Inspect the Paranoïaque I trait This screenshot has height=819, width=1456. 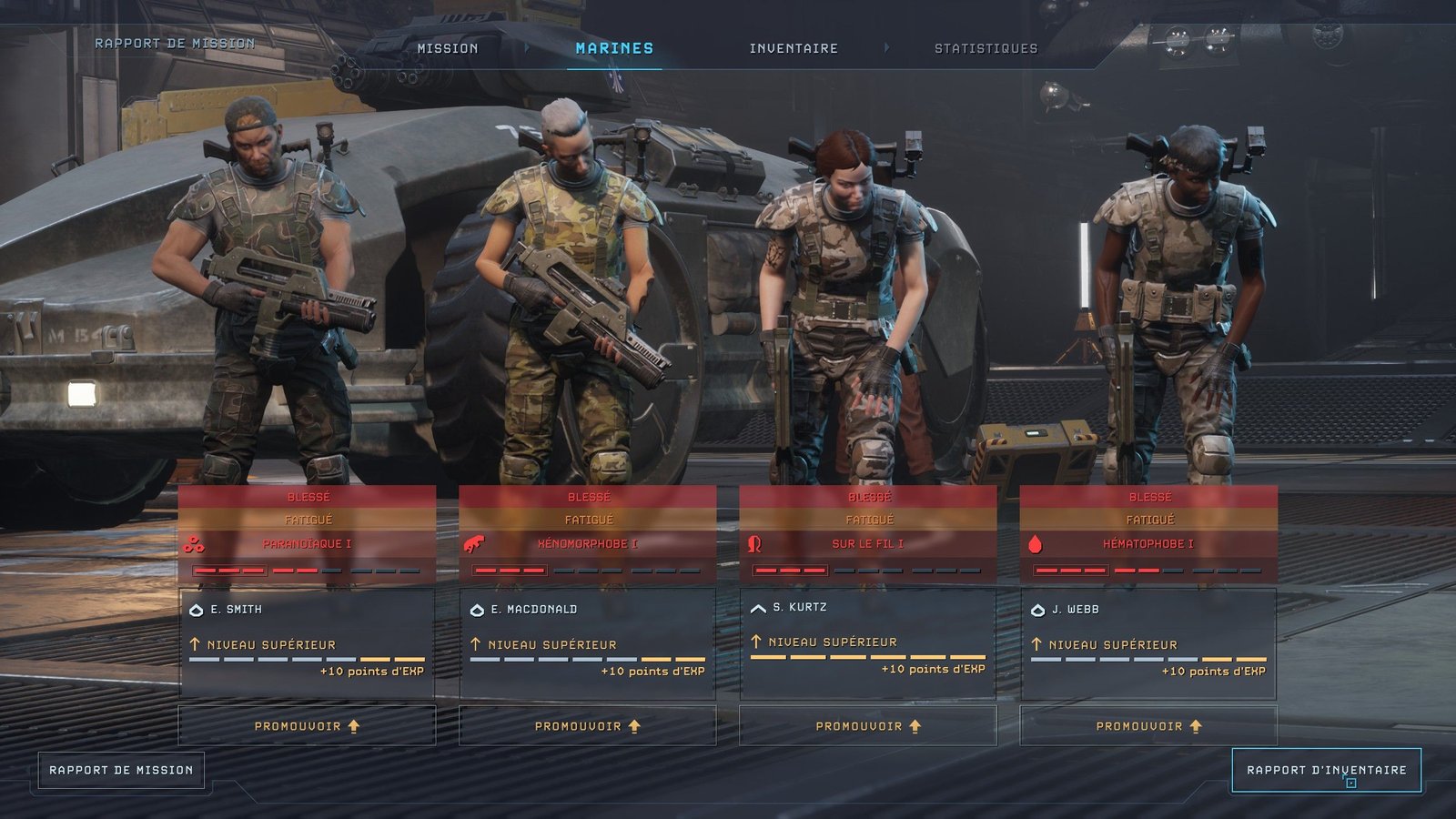coord(307,544)
